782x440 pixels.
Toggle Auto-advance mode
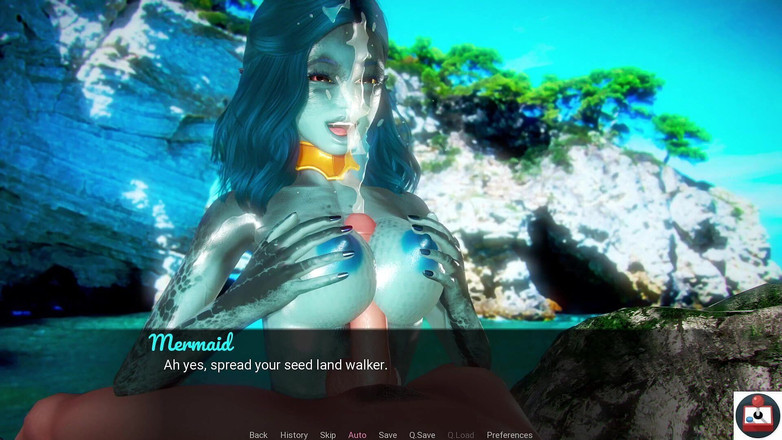pos(357,435)
